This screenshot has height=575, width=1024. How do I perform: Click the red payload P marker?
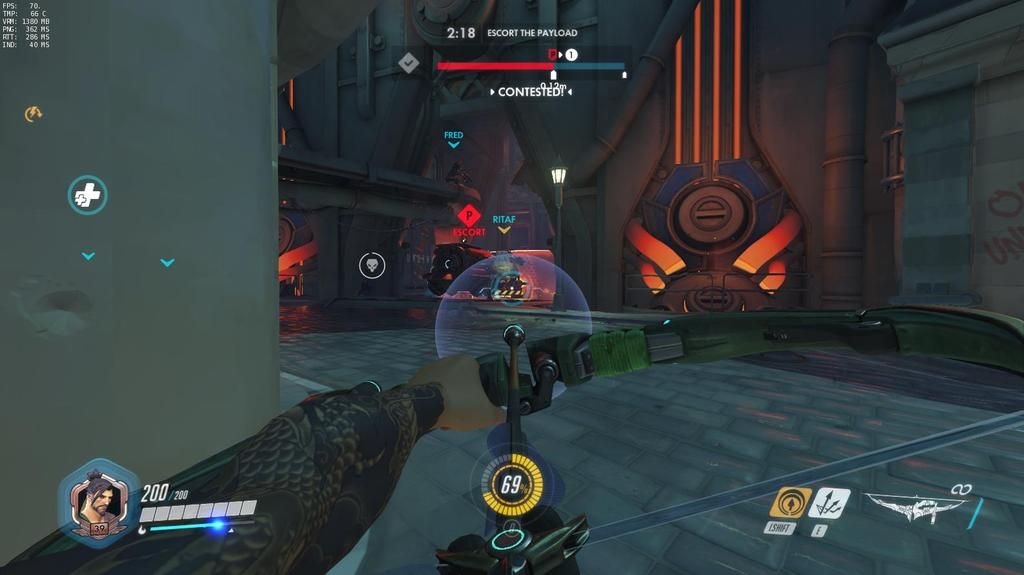pos(552,54)
